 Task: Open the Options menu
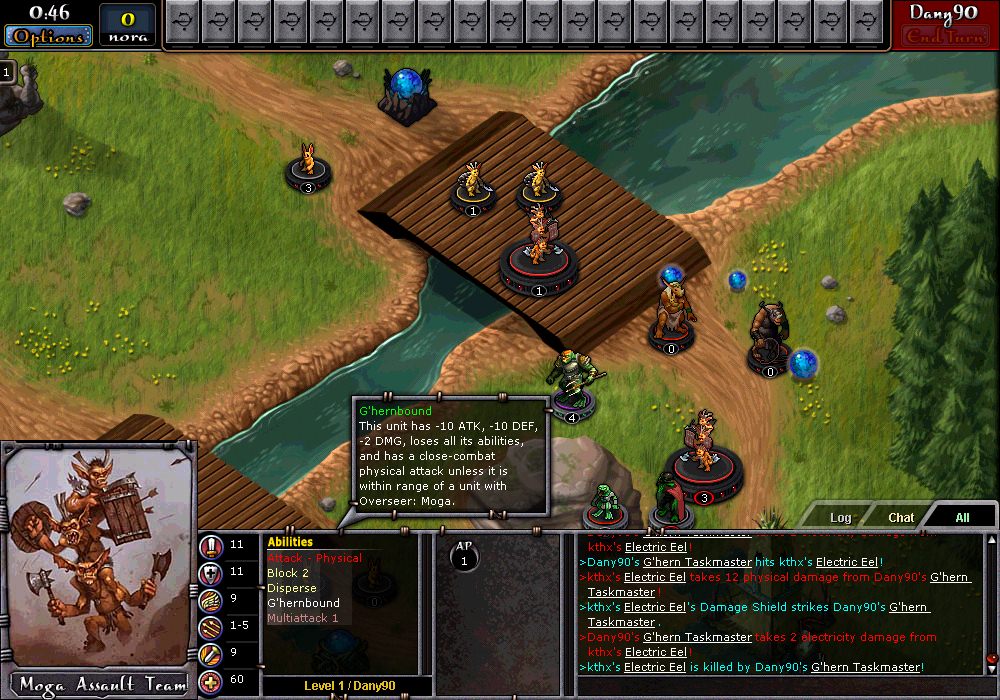coord(48,36)
